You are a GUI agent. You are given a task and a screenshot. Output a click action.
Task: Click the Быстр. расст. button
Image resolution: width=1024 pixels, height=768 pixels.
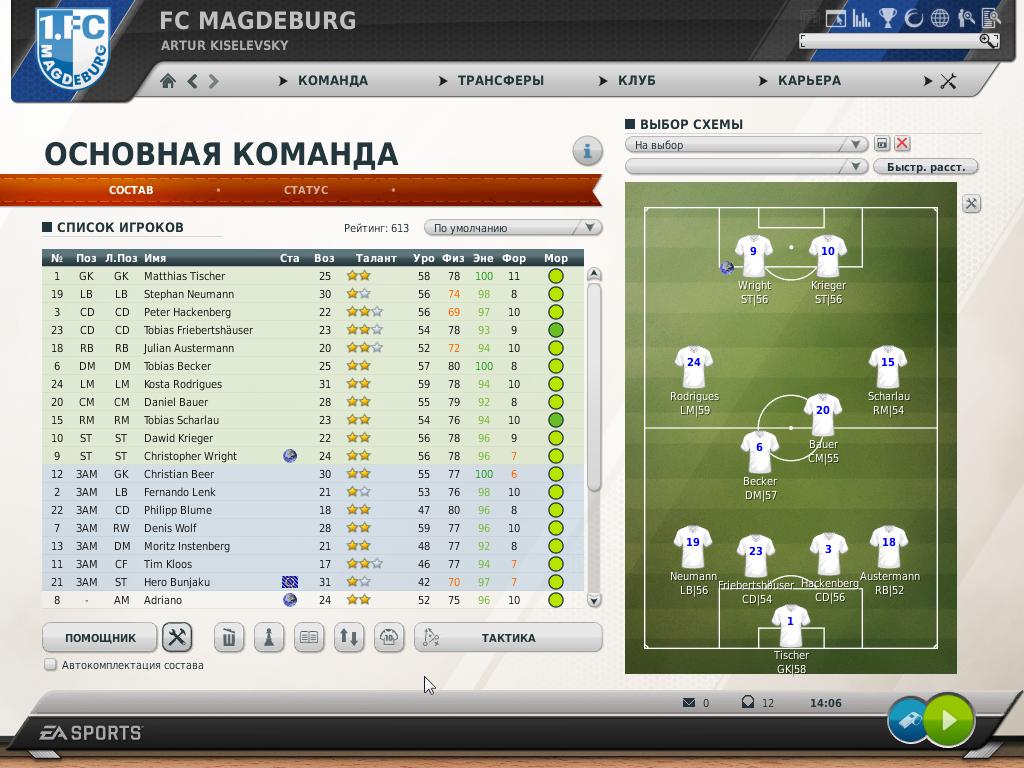tap(926, 167)
